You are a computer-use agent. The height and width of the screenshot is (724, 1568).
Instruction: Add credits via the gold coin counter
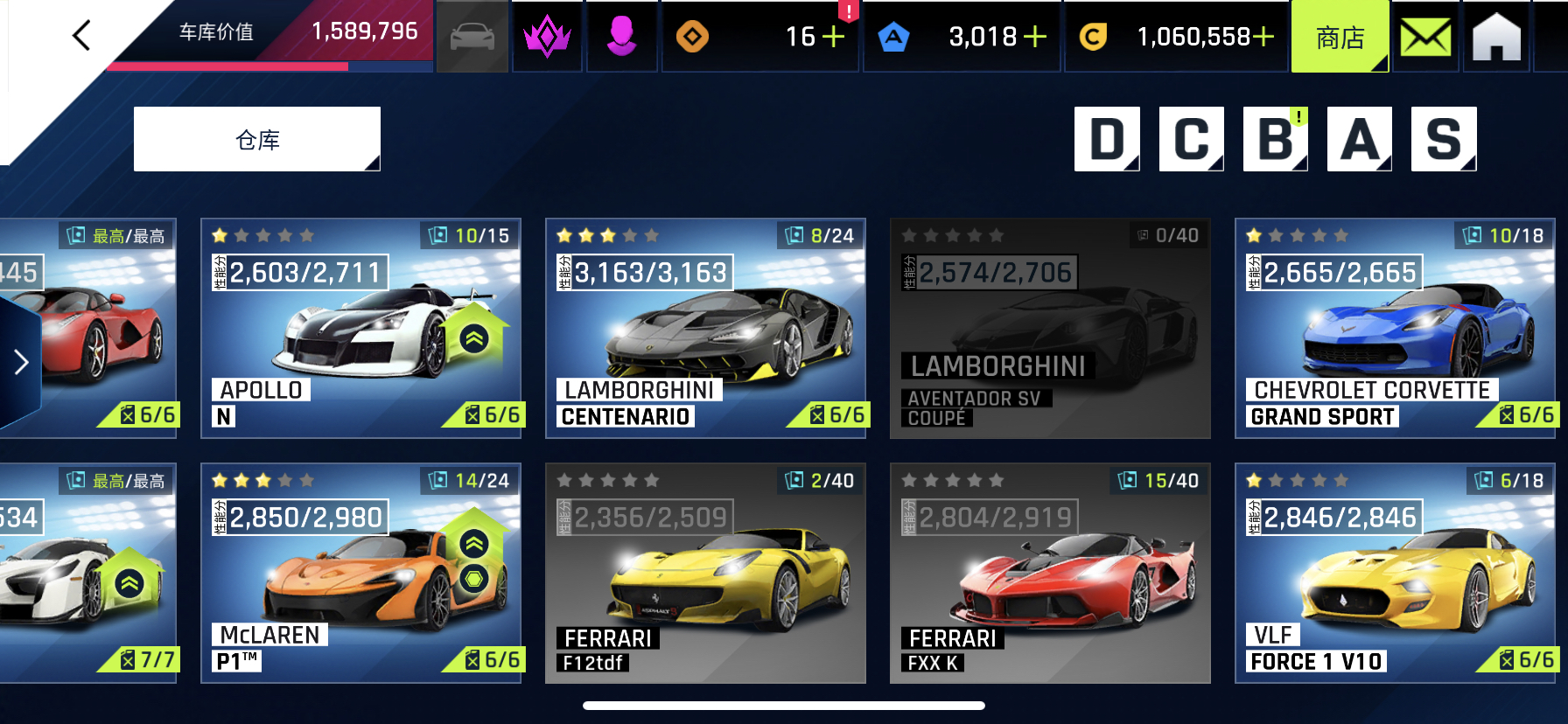(1263, 37)
